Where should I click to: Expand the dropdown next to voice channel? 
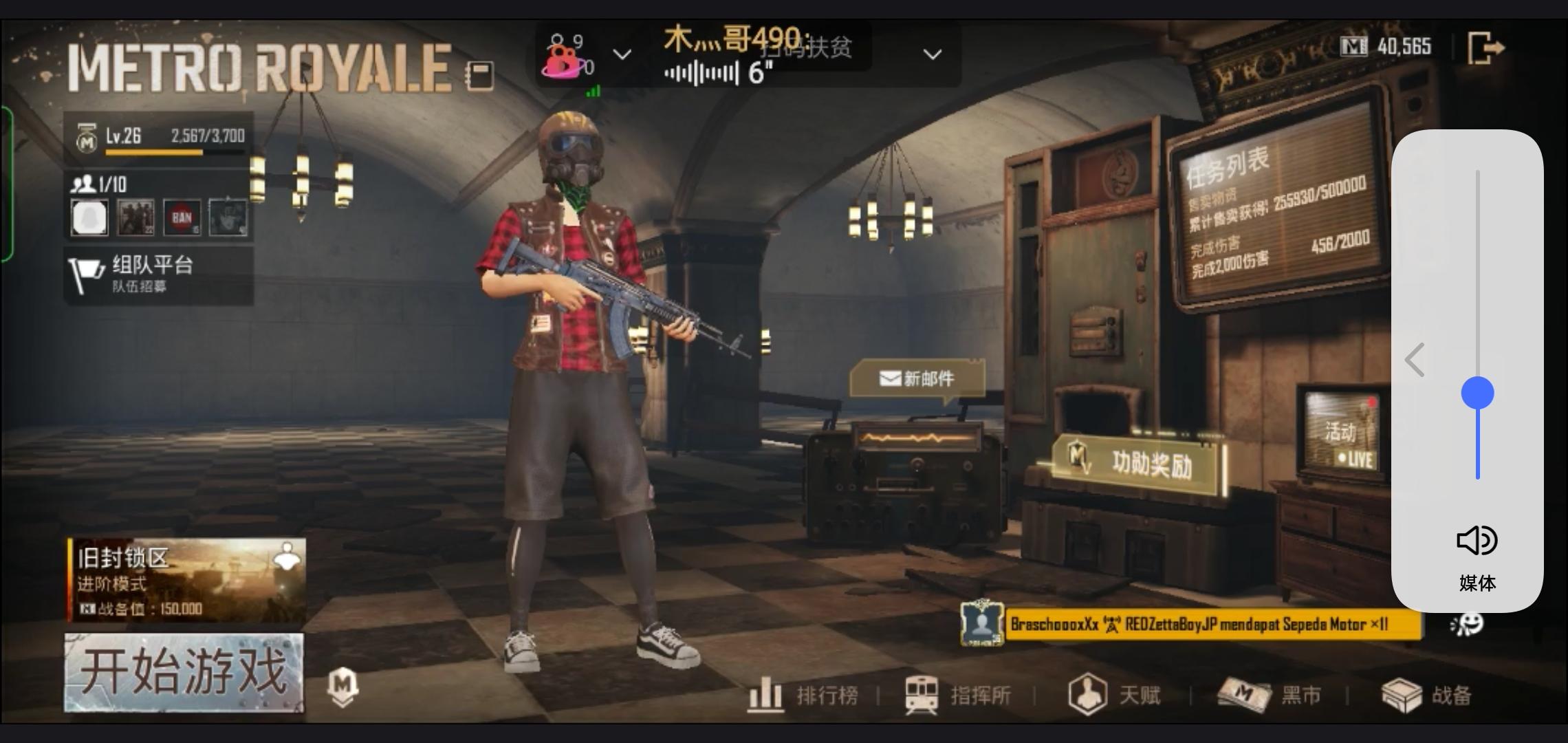pyautogui.click(x=622, y=55)
